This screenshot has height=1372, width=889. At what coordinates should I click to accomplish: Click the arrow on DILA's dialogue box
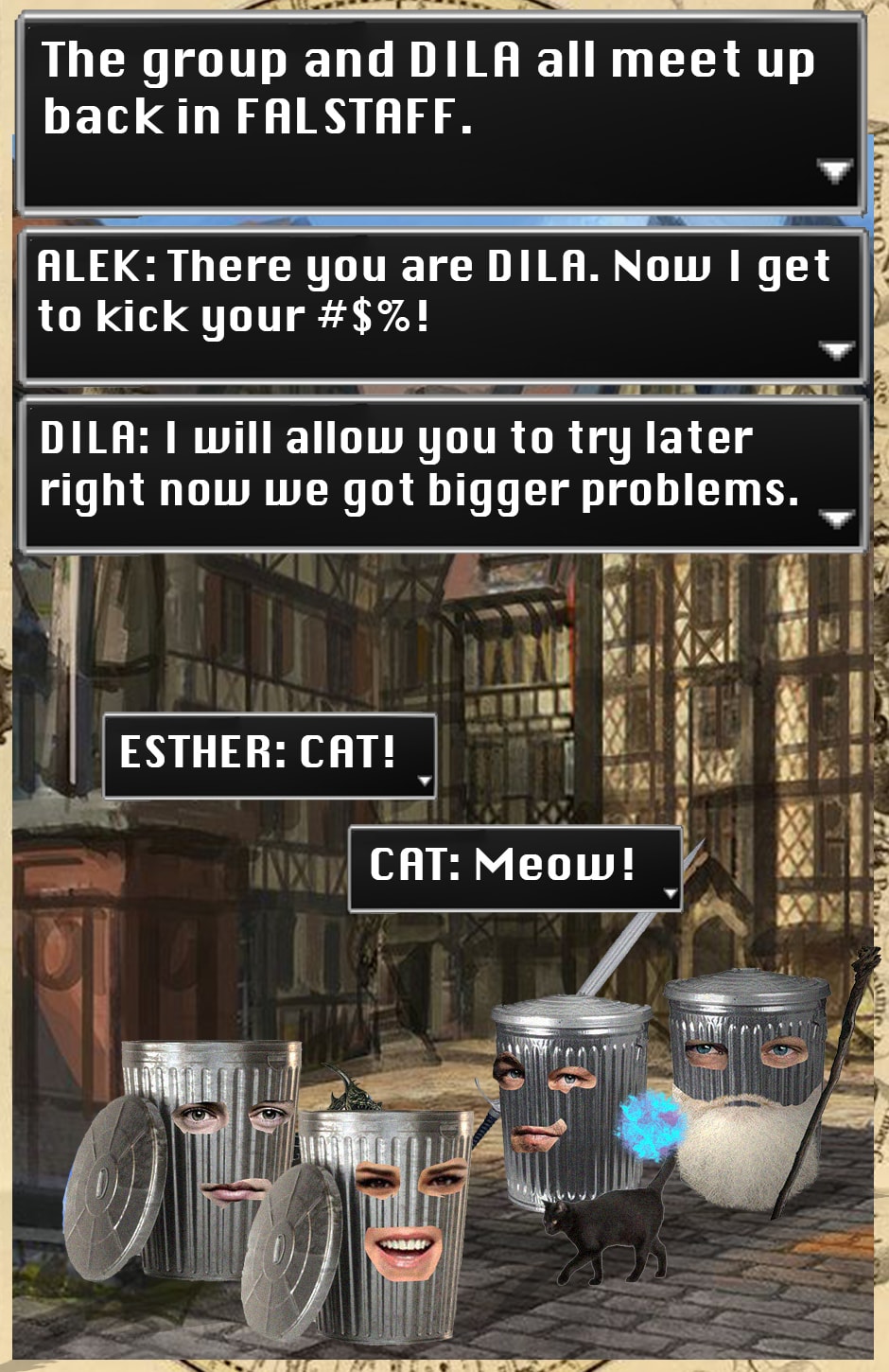836,519
